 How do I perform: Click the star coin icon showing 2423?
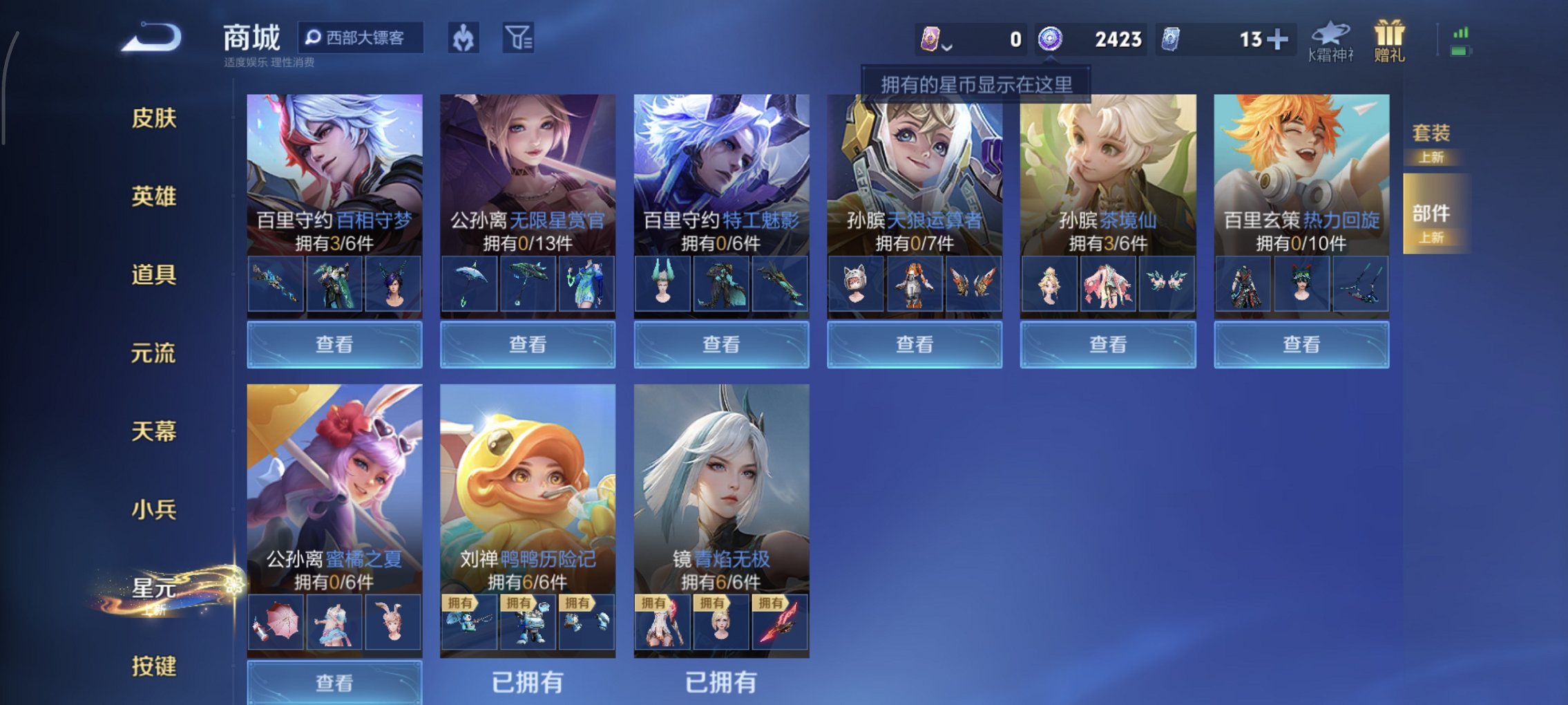tap(1050, 39)
